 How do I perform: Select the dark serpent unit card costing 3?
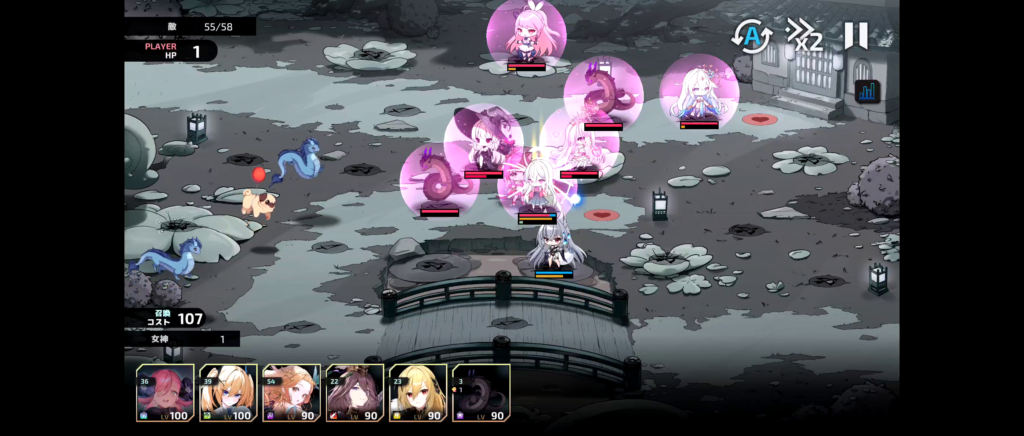click(481, 392)
